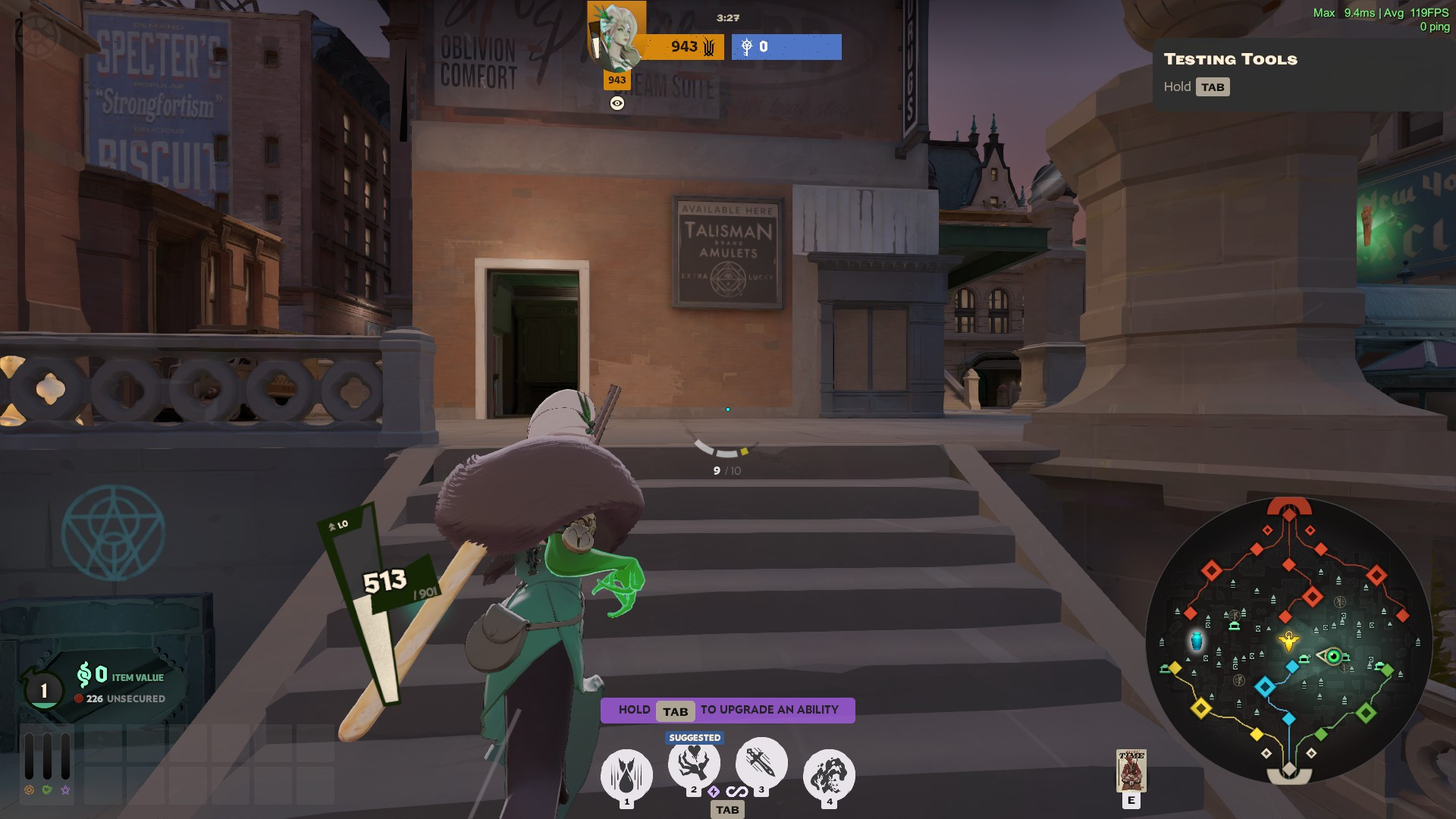The image size is (1456, 819).
Task: Click the purple star spirit category icon
Action: tap(66, 790)
